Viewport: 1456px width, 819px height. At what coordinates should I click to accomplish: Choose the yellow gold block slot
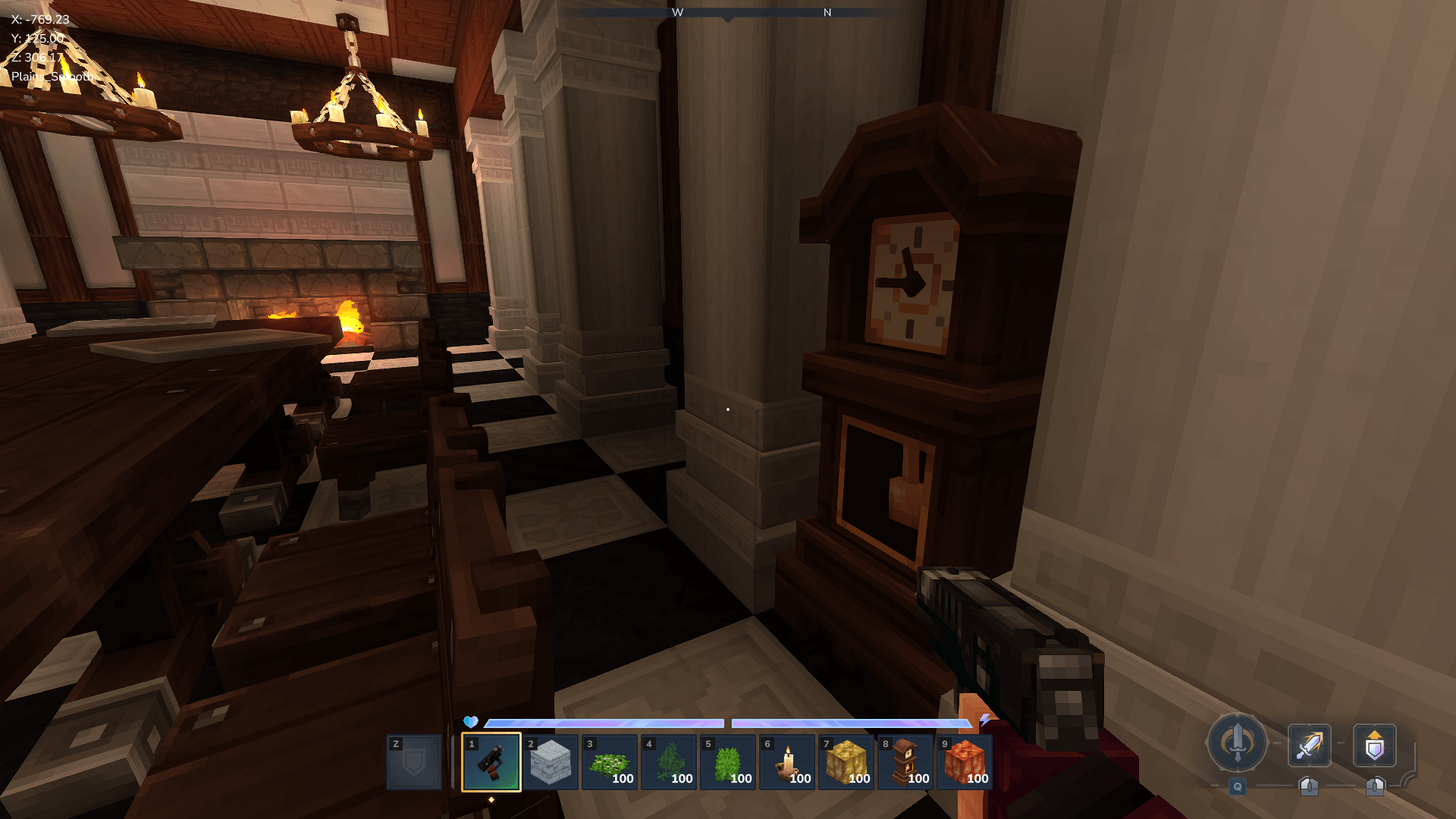[x=846, y=762]
